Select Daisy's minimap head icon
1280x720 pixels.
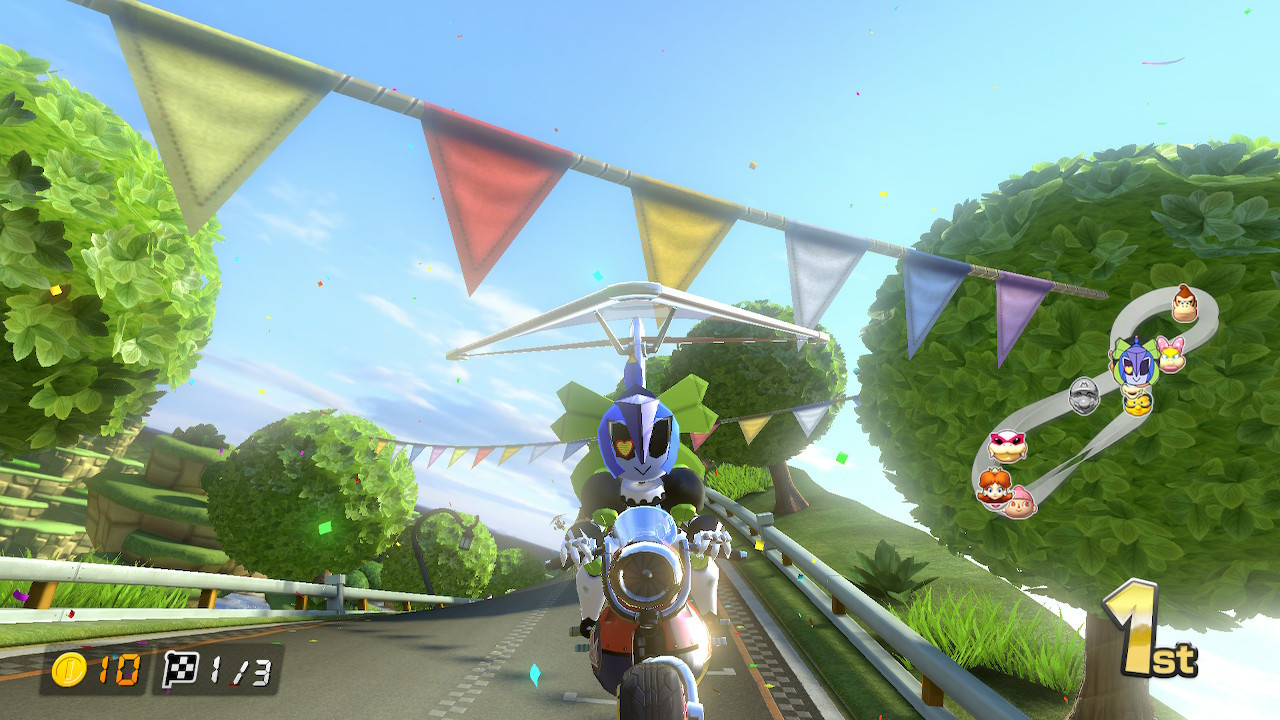994,487
